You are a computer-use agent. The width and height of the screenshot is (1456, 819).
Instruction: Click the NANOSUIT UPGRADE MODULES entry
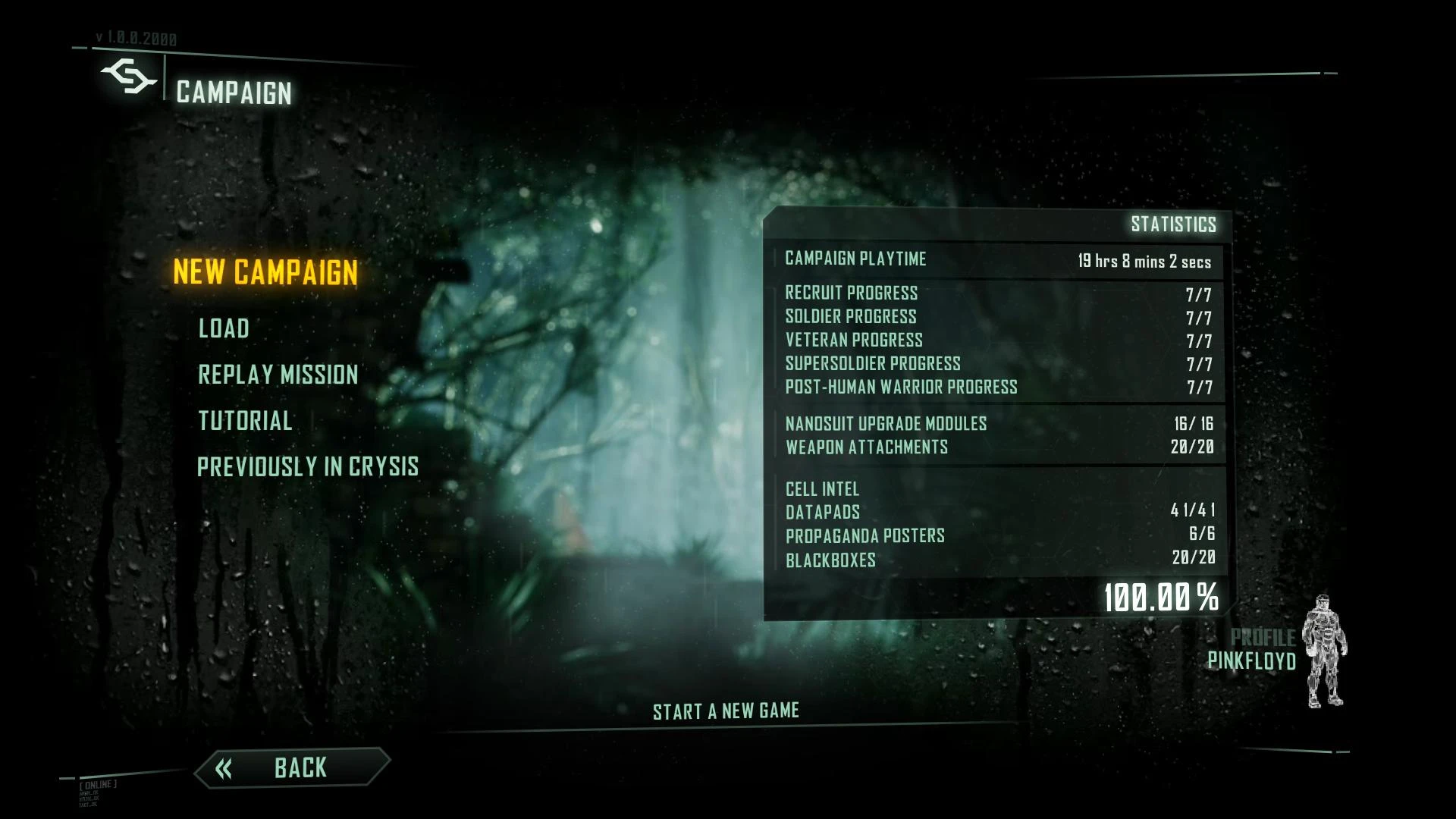[885, 423]
